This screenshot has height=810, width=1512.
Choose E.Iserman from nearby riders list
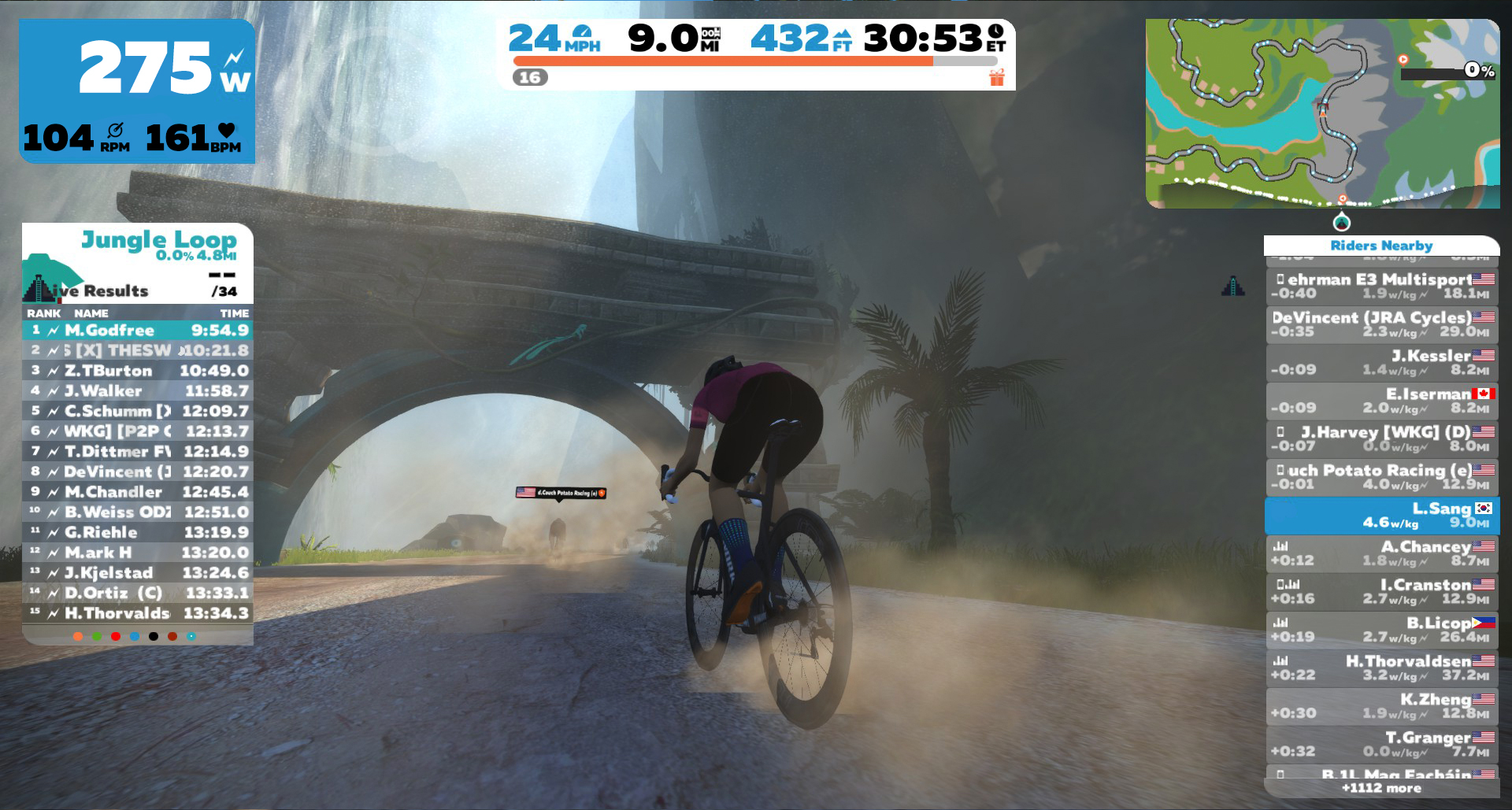(x=1381, y=401)
